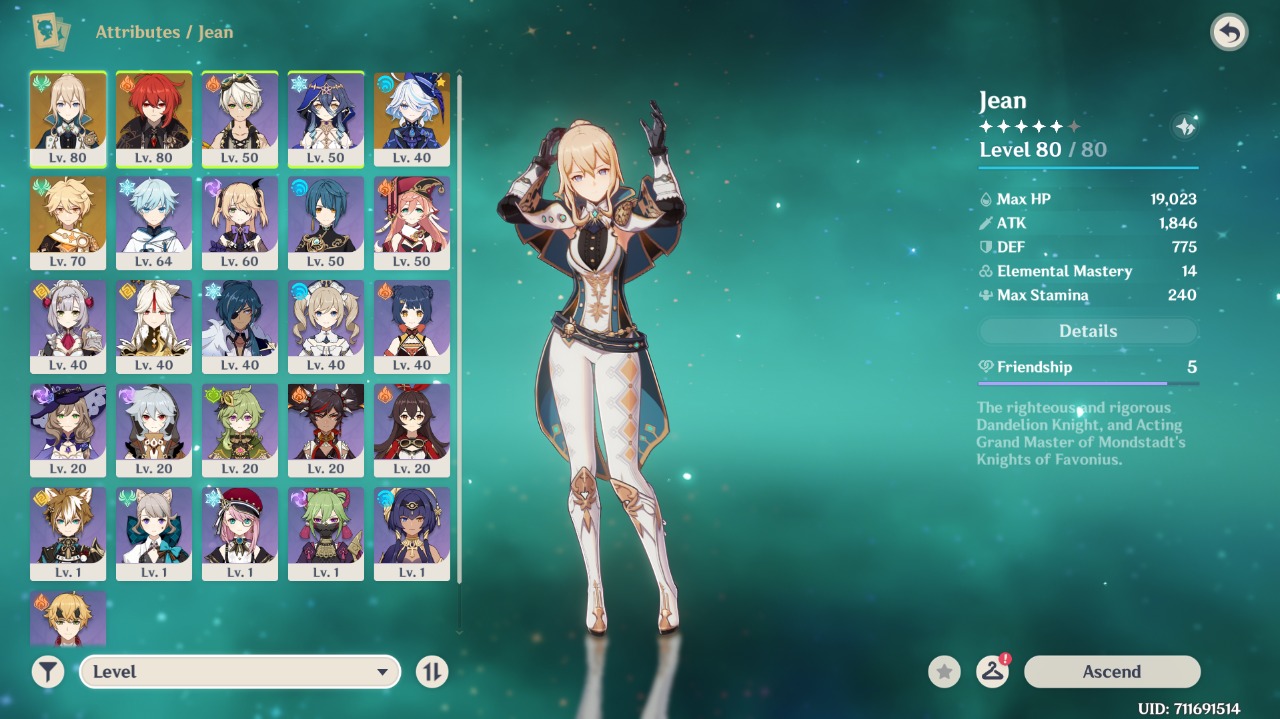Choose Amber at Lv. 20

tap(412, 429)
